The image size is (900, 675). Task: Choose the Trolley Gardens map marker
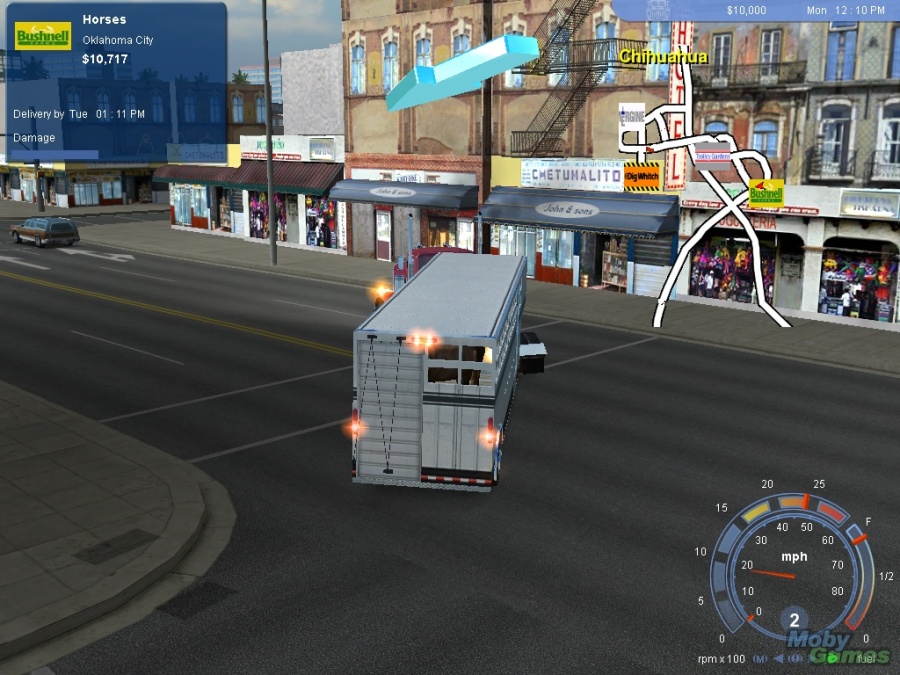click(714, 156)
